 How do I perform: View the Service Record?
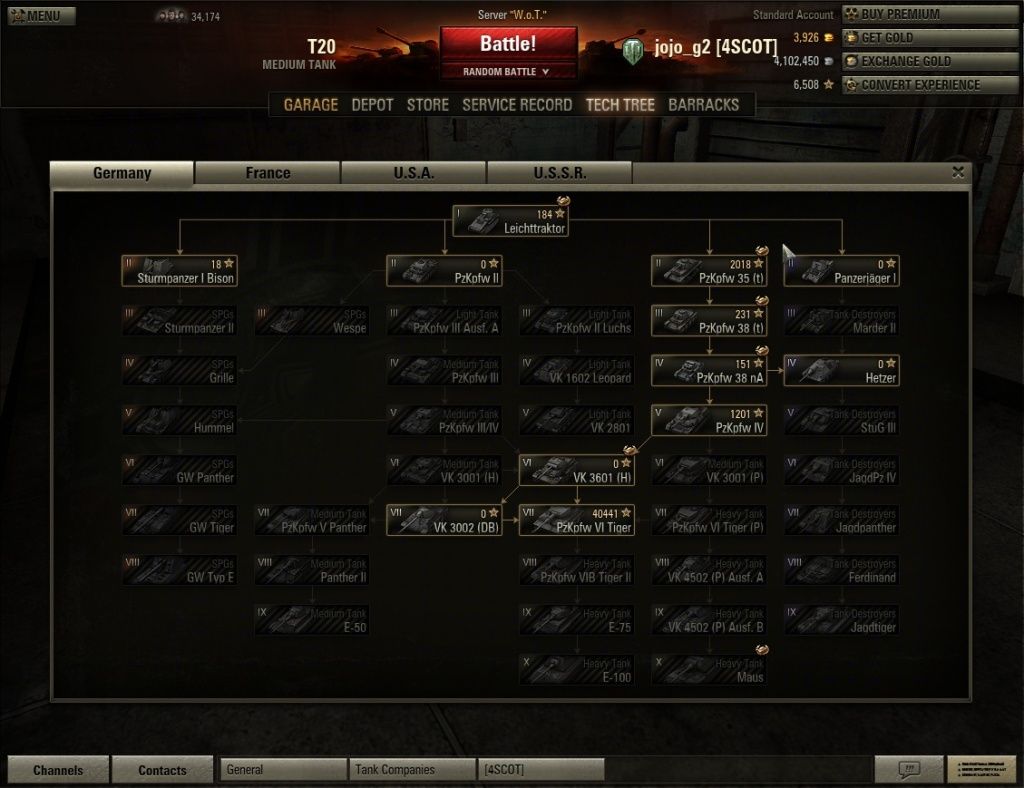[x=517, y=105]
